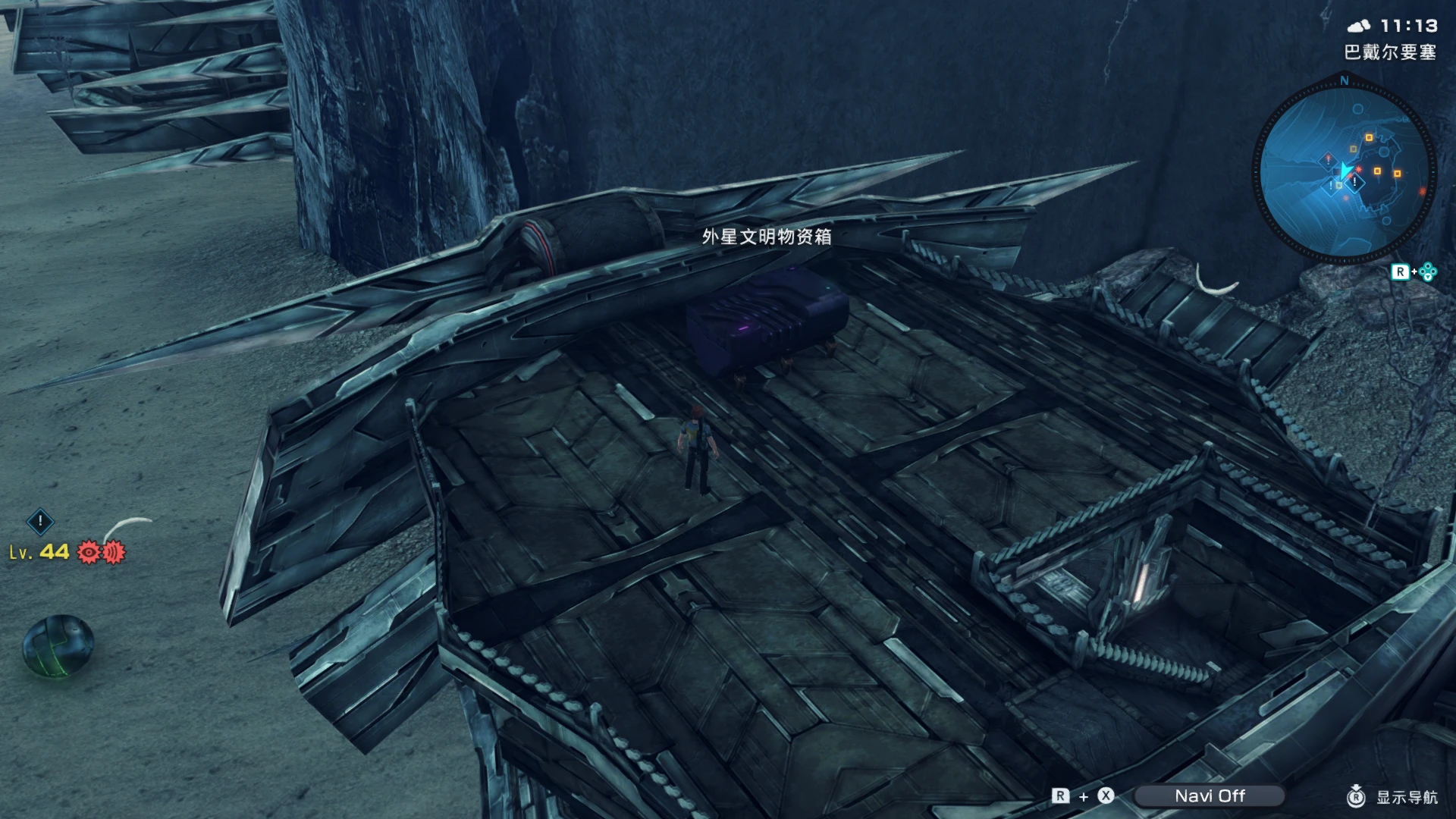
Task: Toggle the player position arrow on the minimap
Action: [x=1345, y=168]
